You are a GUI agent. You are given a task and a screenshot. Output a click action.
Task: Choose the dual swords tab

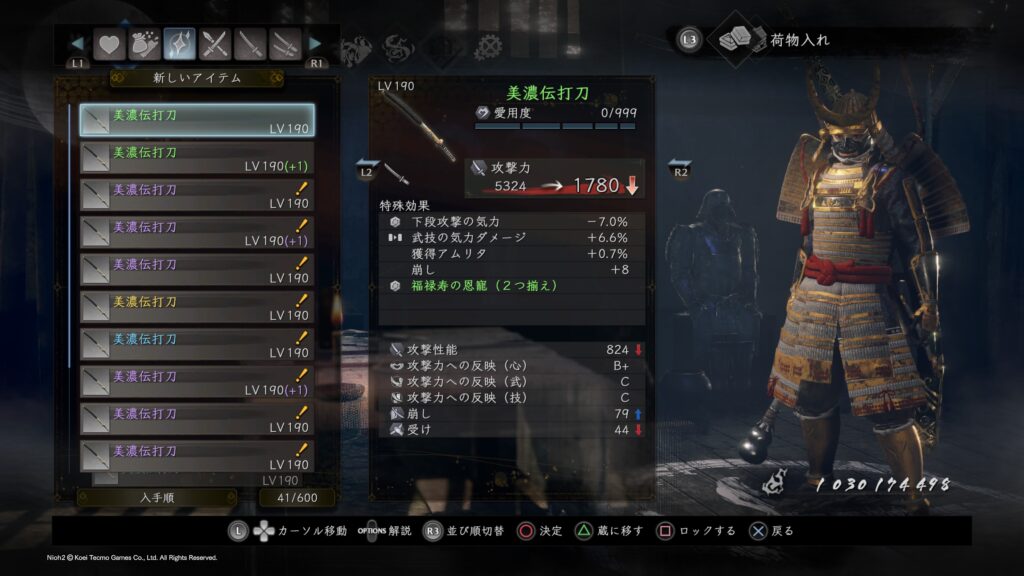[x=286, y=44]
